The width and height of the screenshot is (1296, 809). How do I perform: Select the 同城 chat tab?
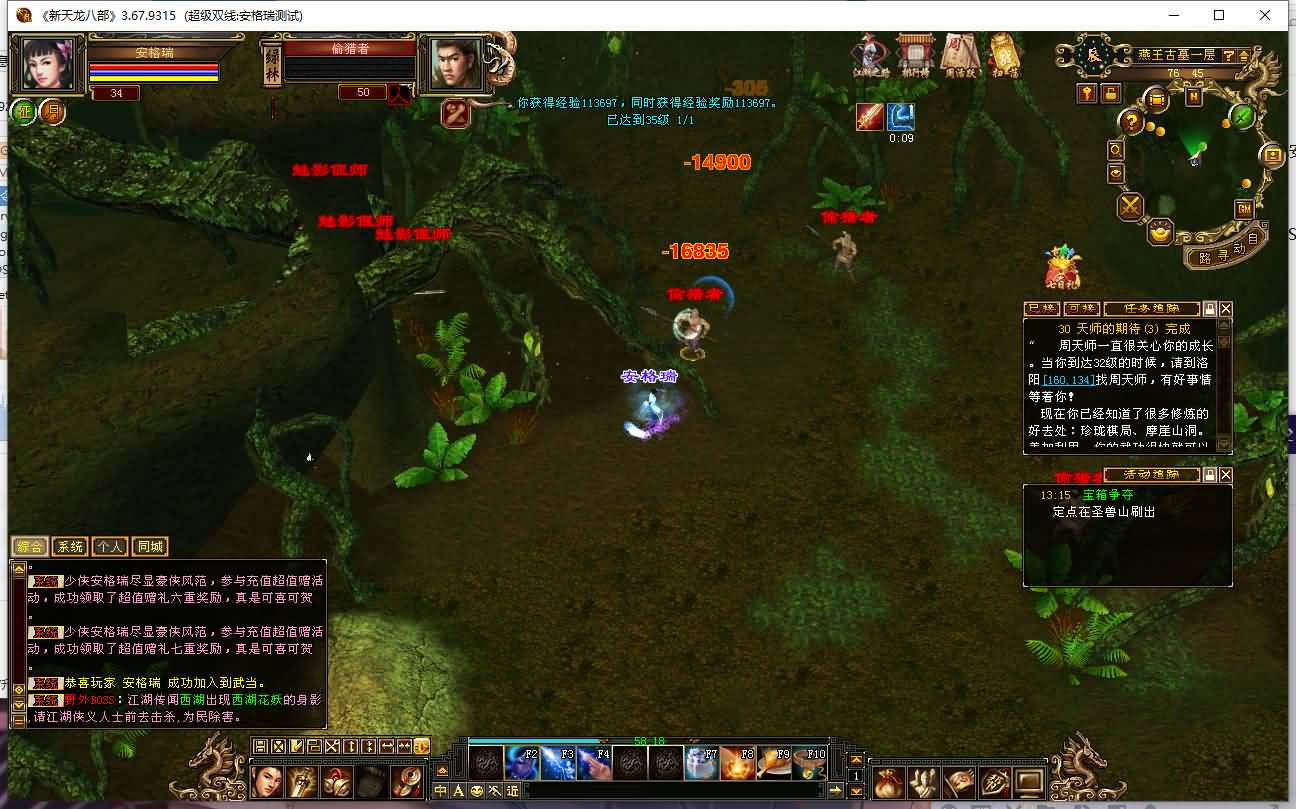(149, 547)
